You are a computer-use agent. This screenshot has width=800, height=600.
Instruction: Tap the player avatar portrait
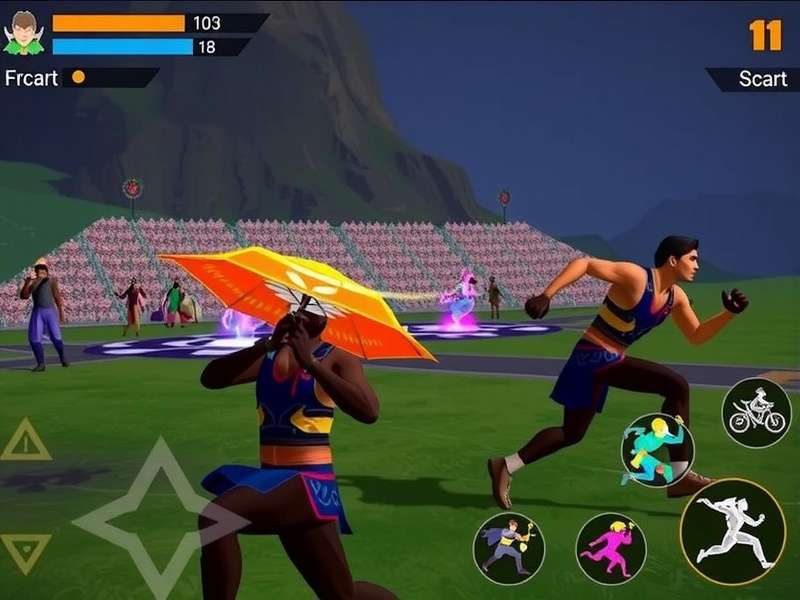pos(22,32)
